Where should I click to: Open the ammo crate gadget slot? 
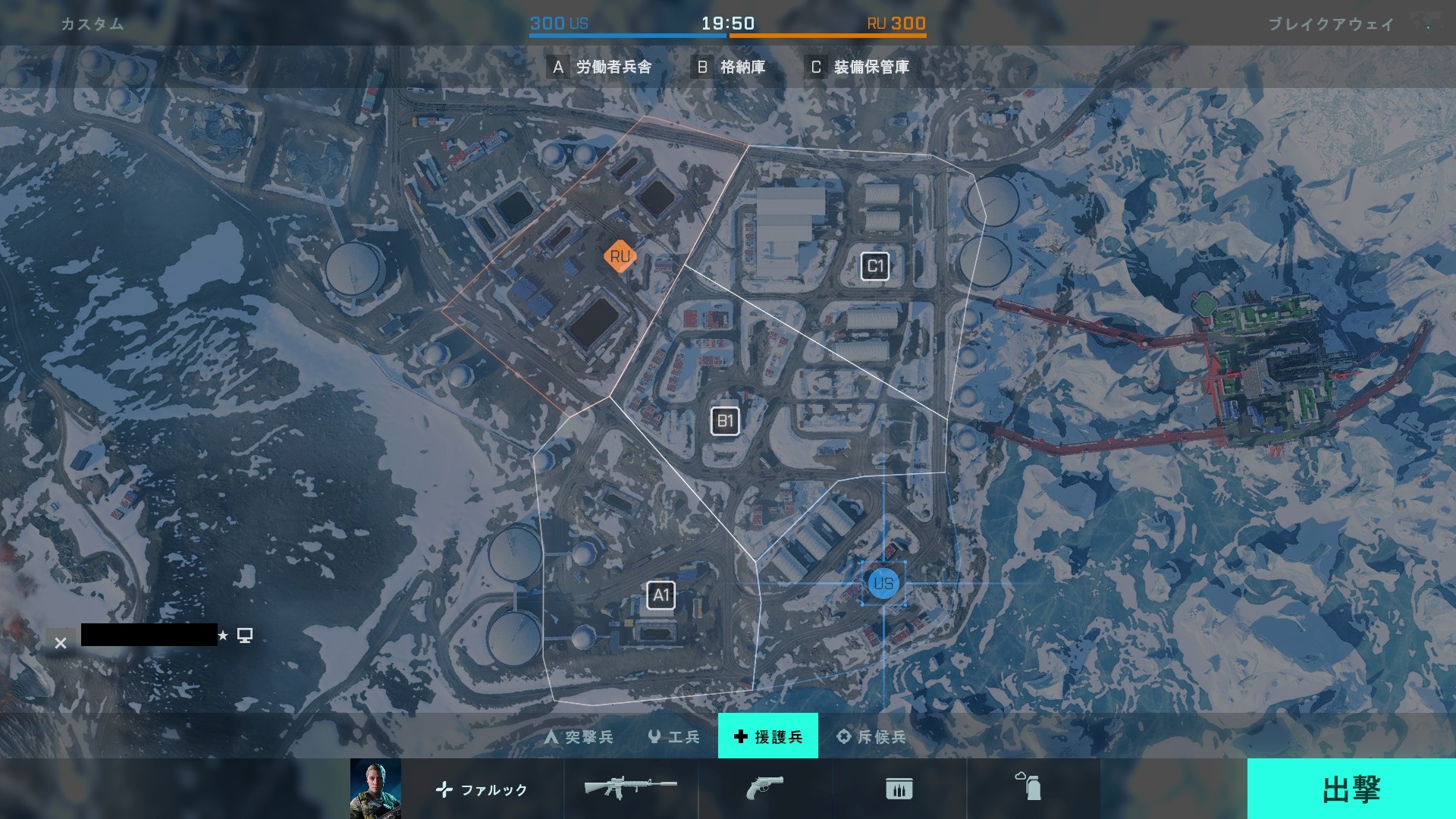click(x=899, y=789)
